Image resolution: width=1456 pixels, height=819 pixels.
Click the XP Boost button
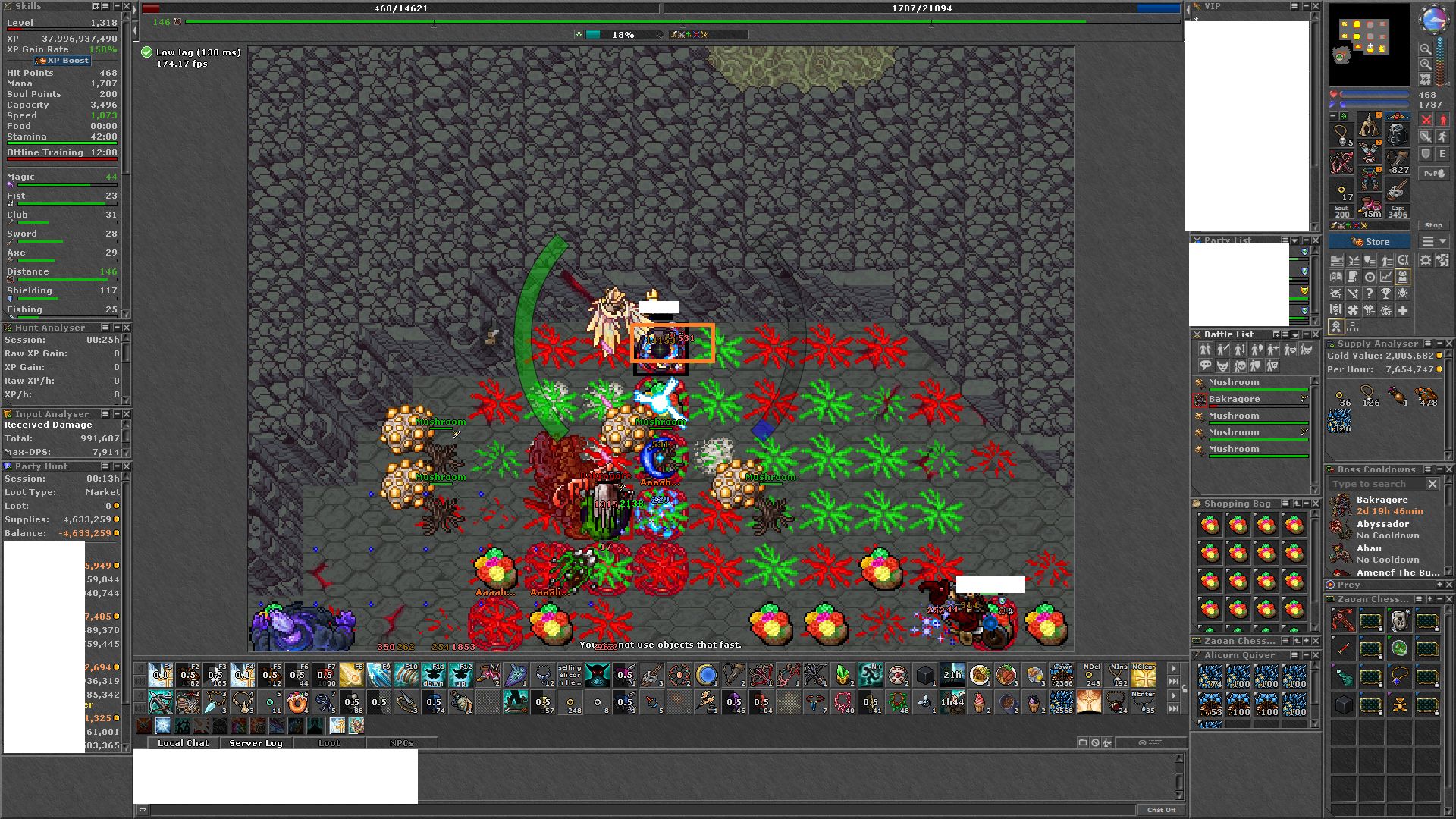pos(62,61)
